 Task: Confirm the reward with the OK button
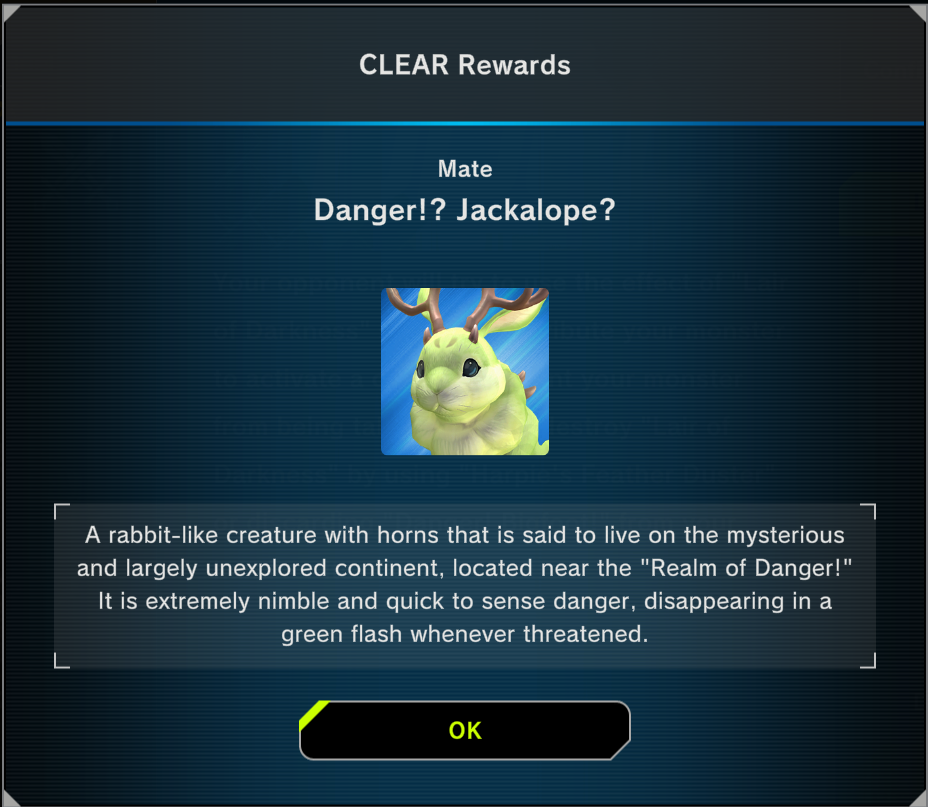[x=465, y=730]
